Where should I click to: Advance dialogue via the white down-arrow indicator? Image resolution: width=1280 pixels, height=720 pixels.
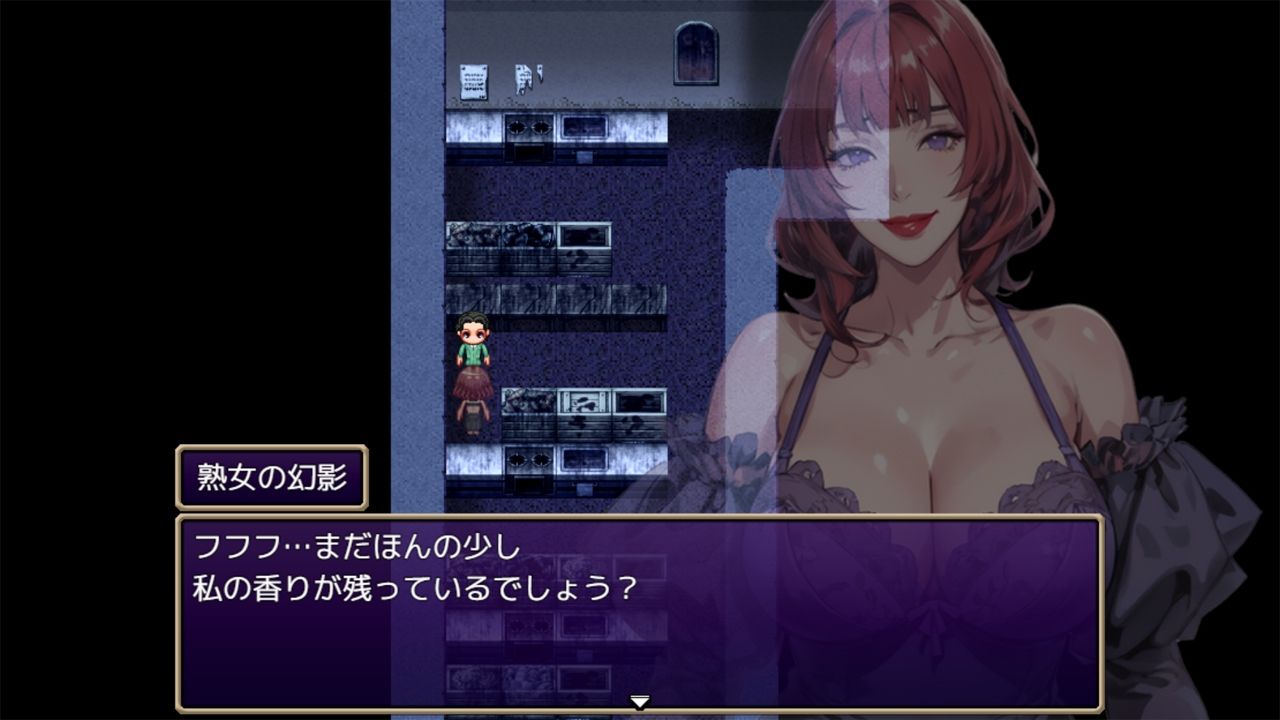click(640, 702)
